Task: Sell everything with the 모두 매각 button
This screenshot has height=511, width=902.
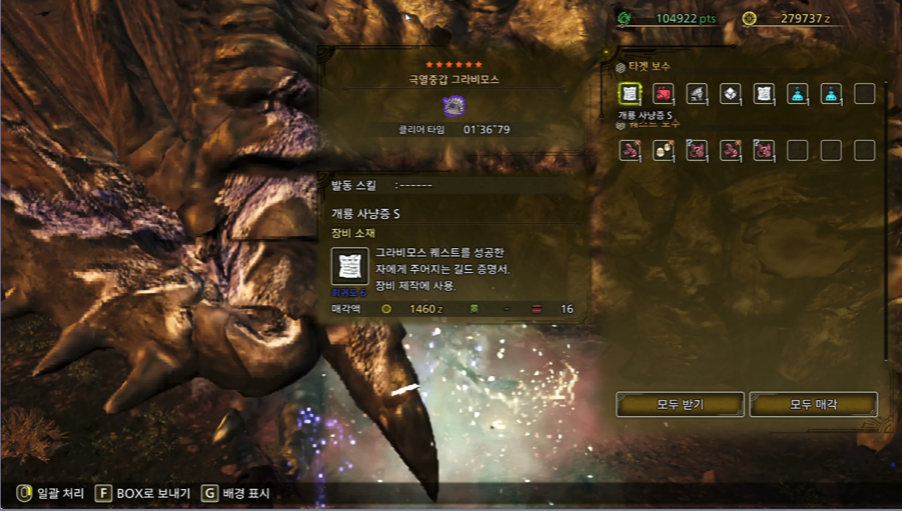Action: (813, 404)
